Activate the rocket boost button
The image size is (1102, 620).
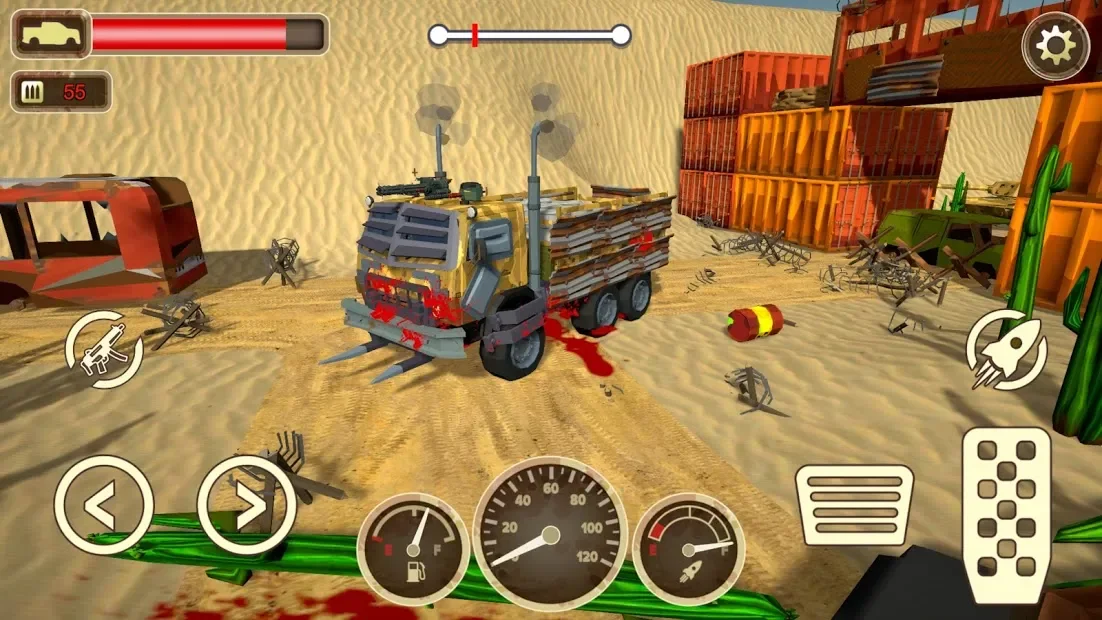click(x=1006, y=349)
